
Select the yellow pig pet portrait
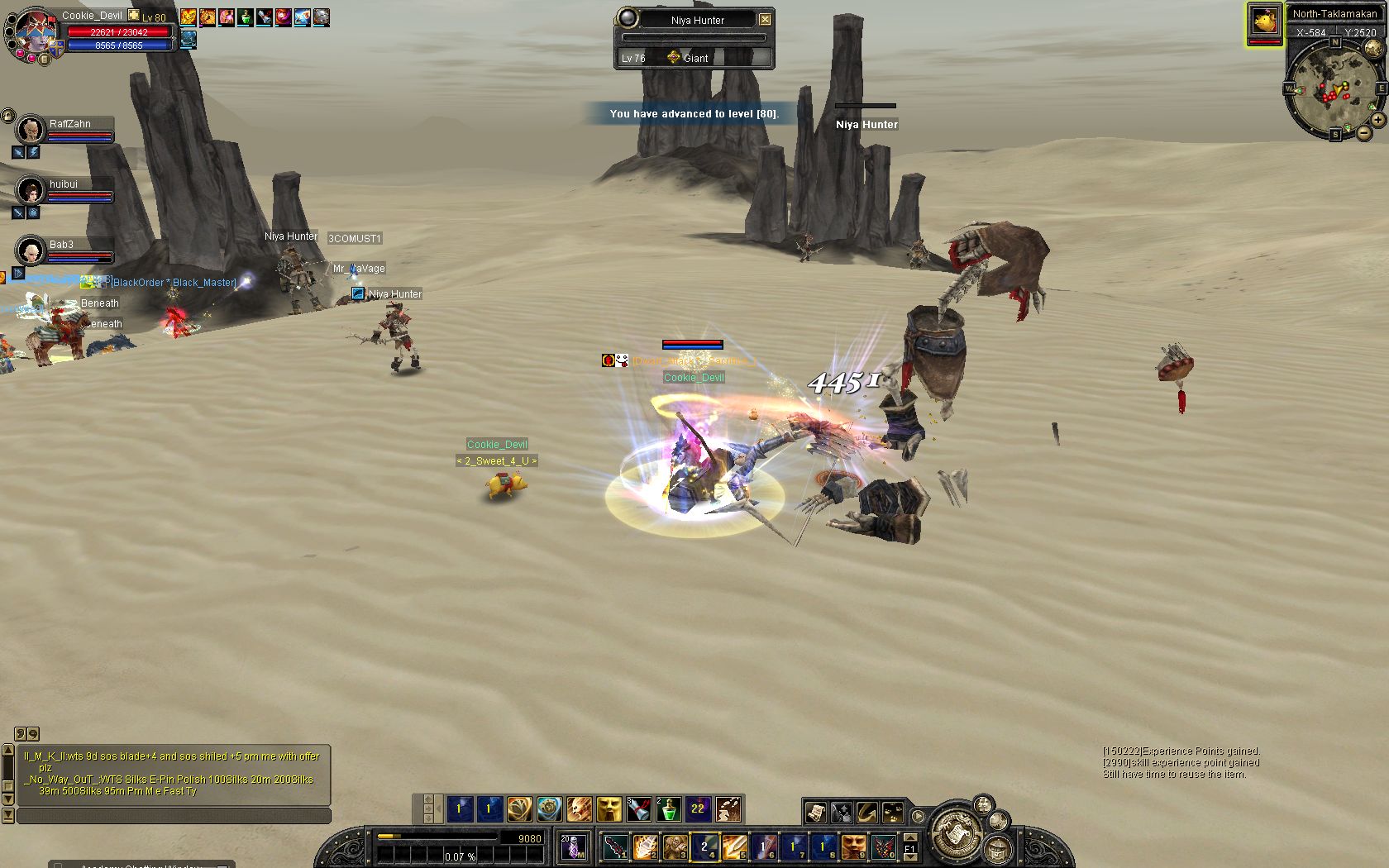pyautogui.click(x=1264, y=21)
